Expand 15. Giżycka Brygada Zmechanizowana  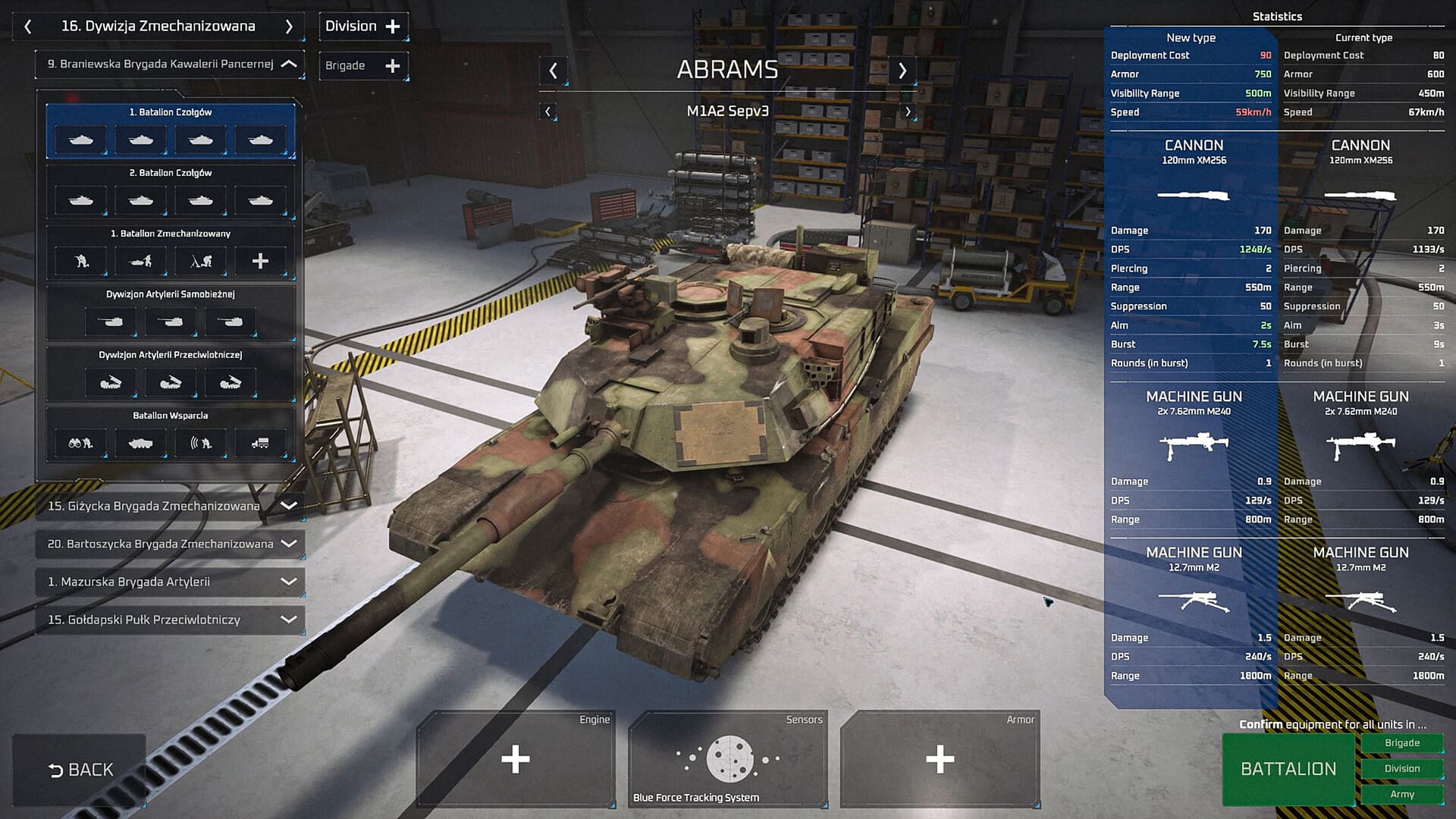click(289, 506)
